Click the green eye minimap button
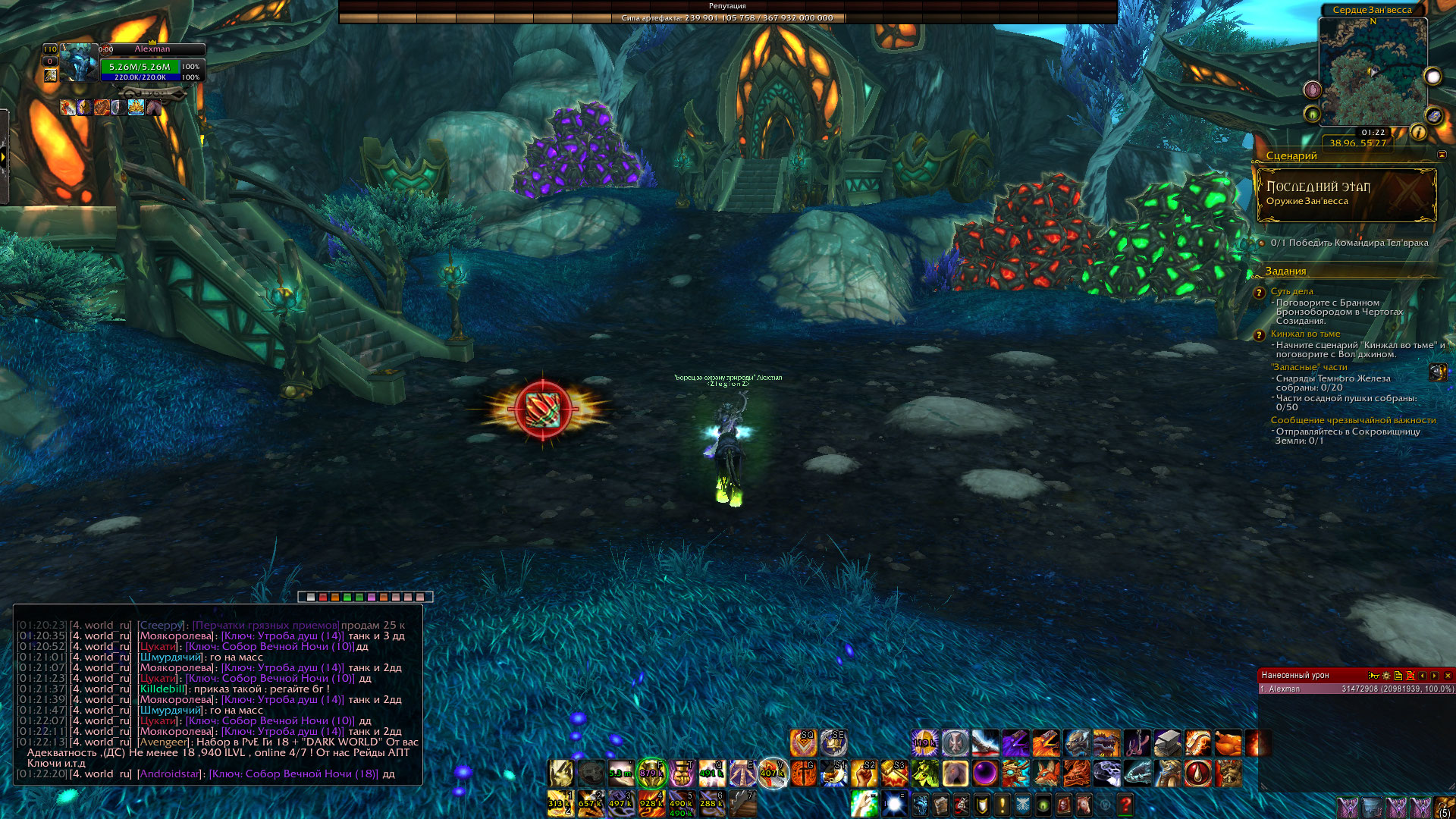This screenshot has height=819, width=1456. 1312,115
